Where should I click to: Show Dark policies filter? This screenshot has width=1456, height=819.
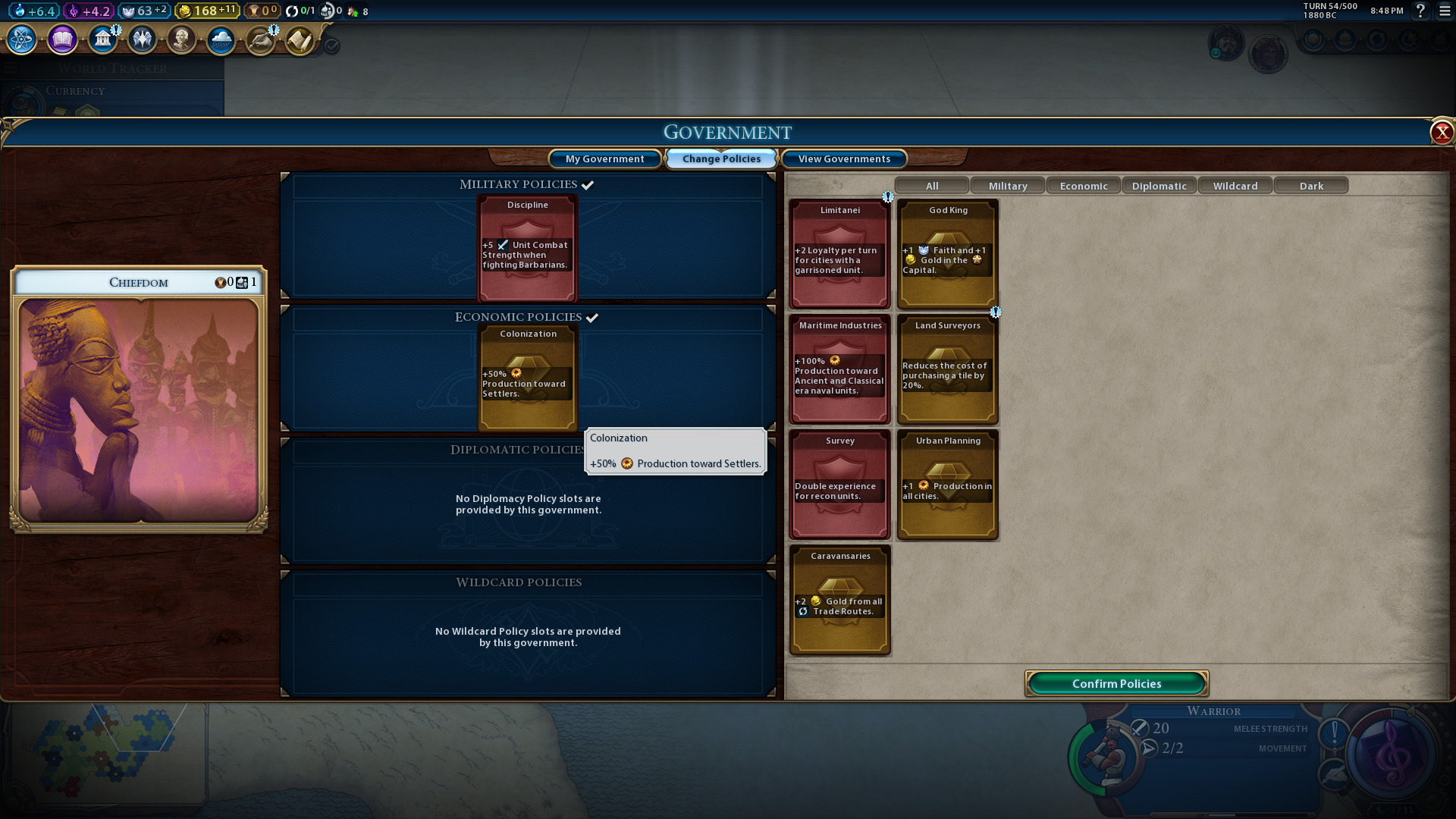pyautogui.click(x=1310, y=186)
